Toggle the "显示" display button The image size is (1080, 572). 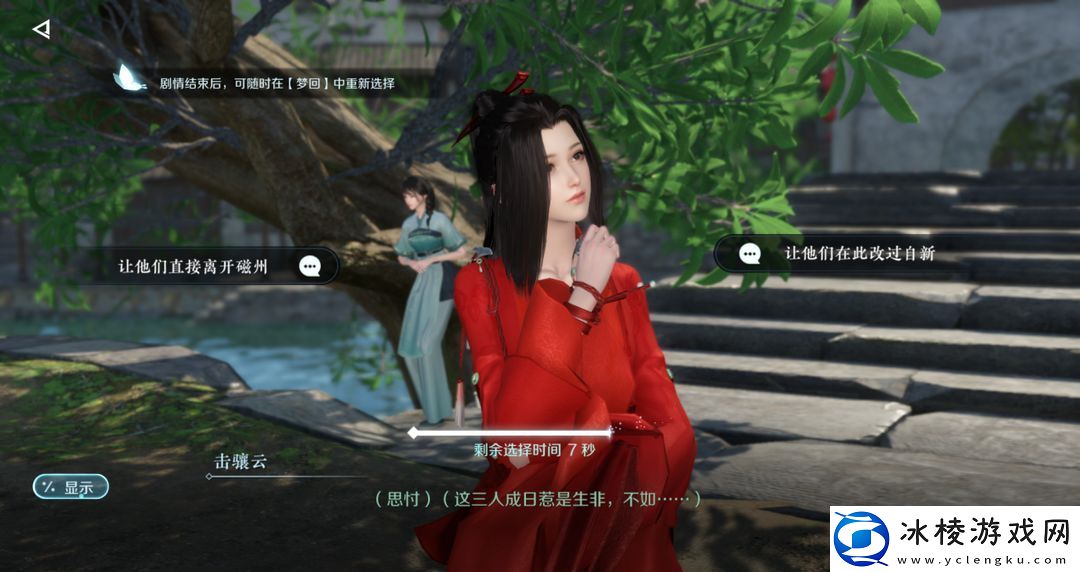click(x=71, y=488)
